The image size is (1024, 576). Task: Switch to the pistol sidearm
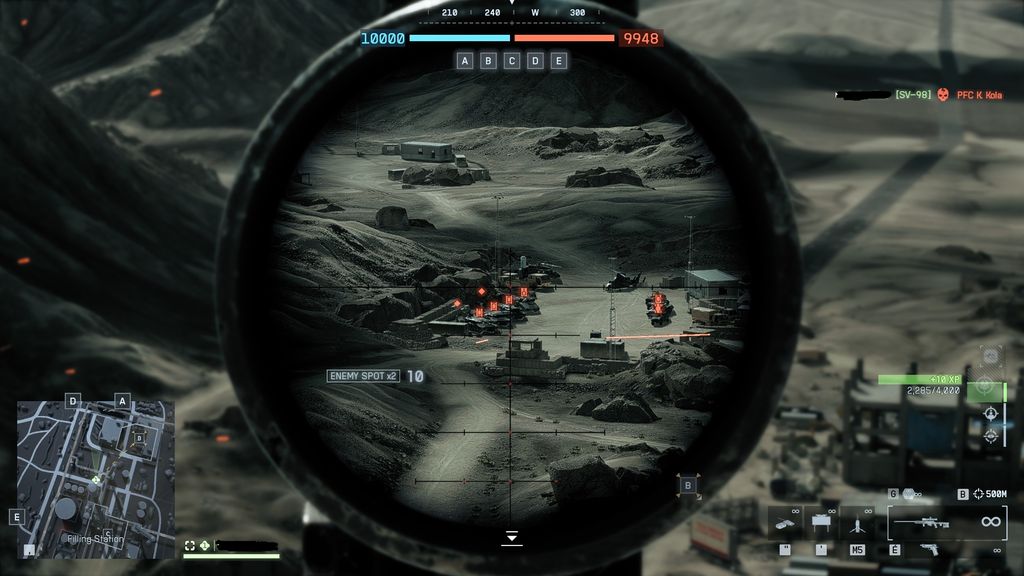(929, 549)
